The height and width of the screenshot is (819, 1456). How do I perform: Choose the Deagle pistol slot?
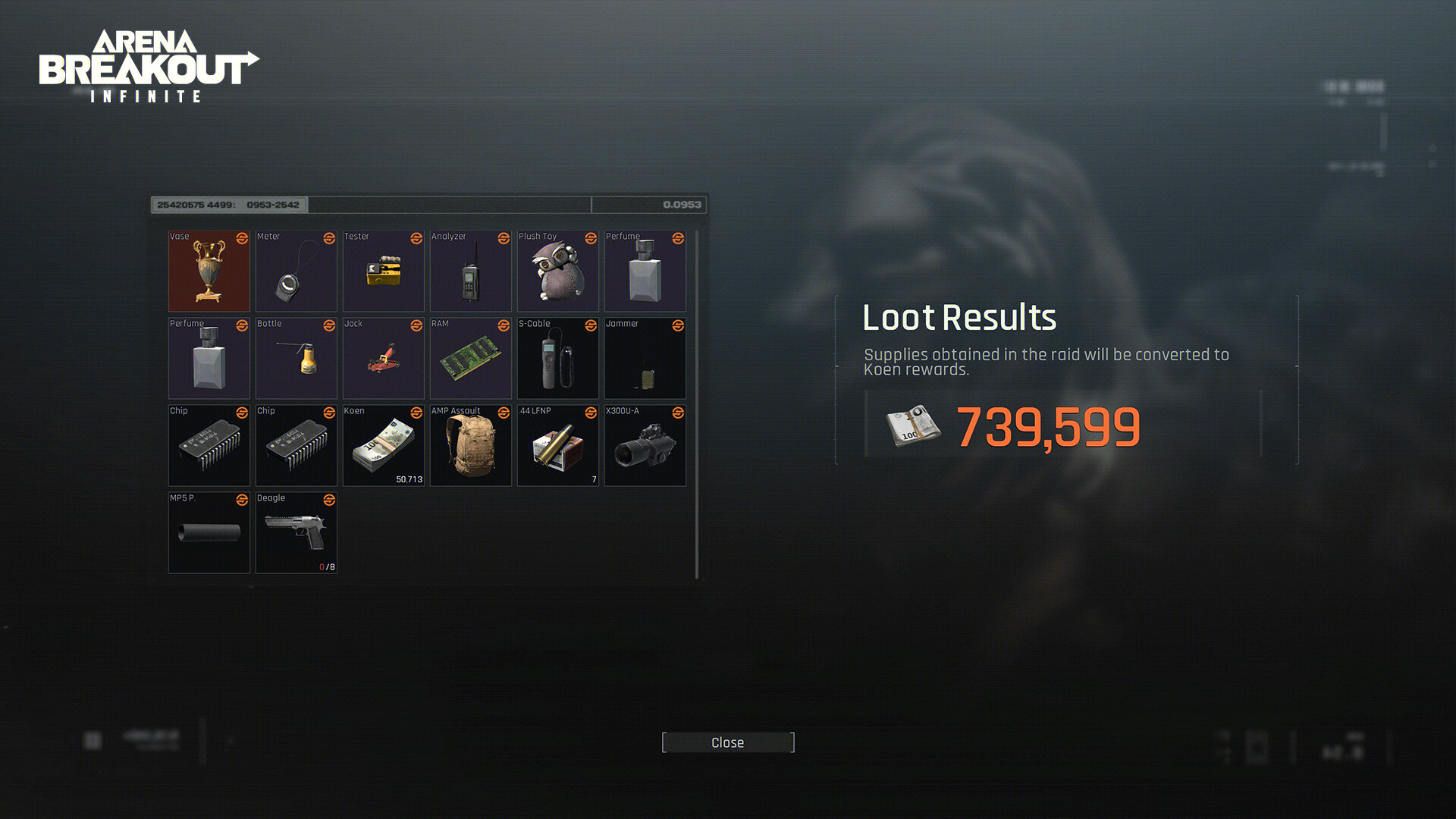point(296,533)
